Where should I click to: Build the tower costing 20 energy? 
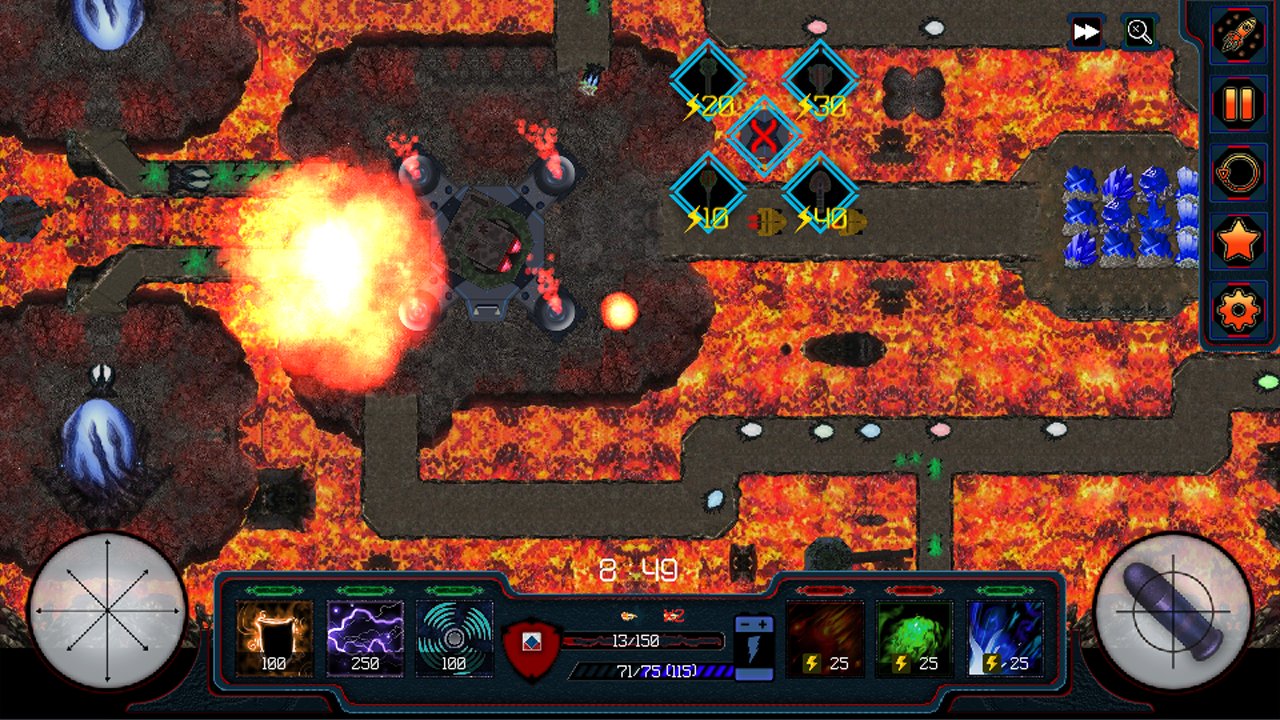pos(708,78)
